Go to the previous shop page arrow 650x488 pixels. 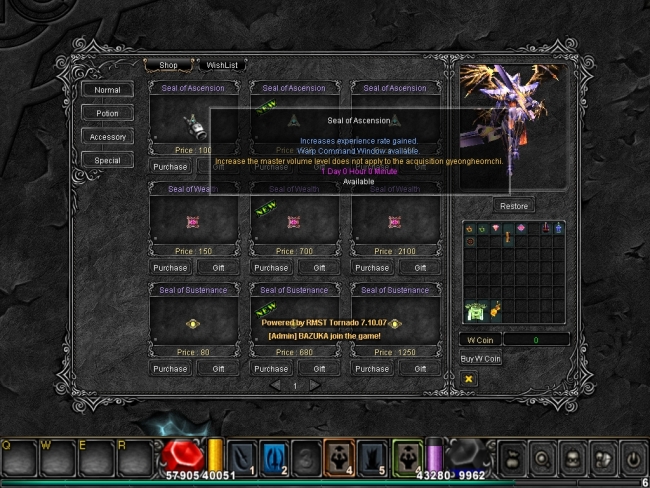pyautogui.click(x=275, y=385)
